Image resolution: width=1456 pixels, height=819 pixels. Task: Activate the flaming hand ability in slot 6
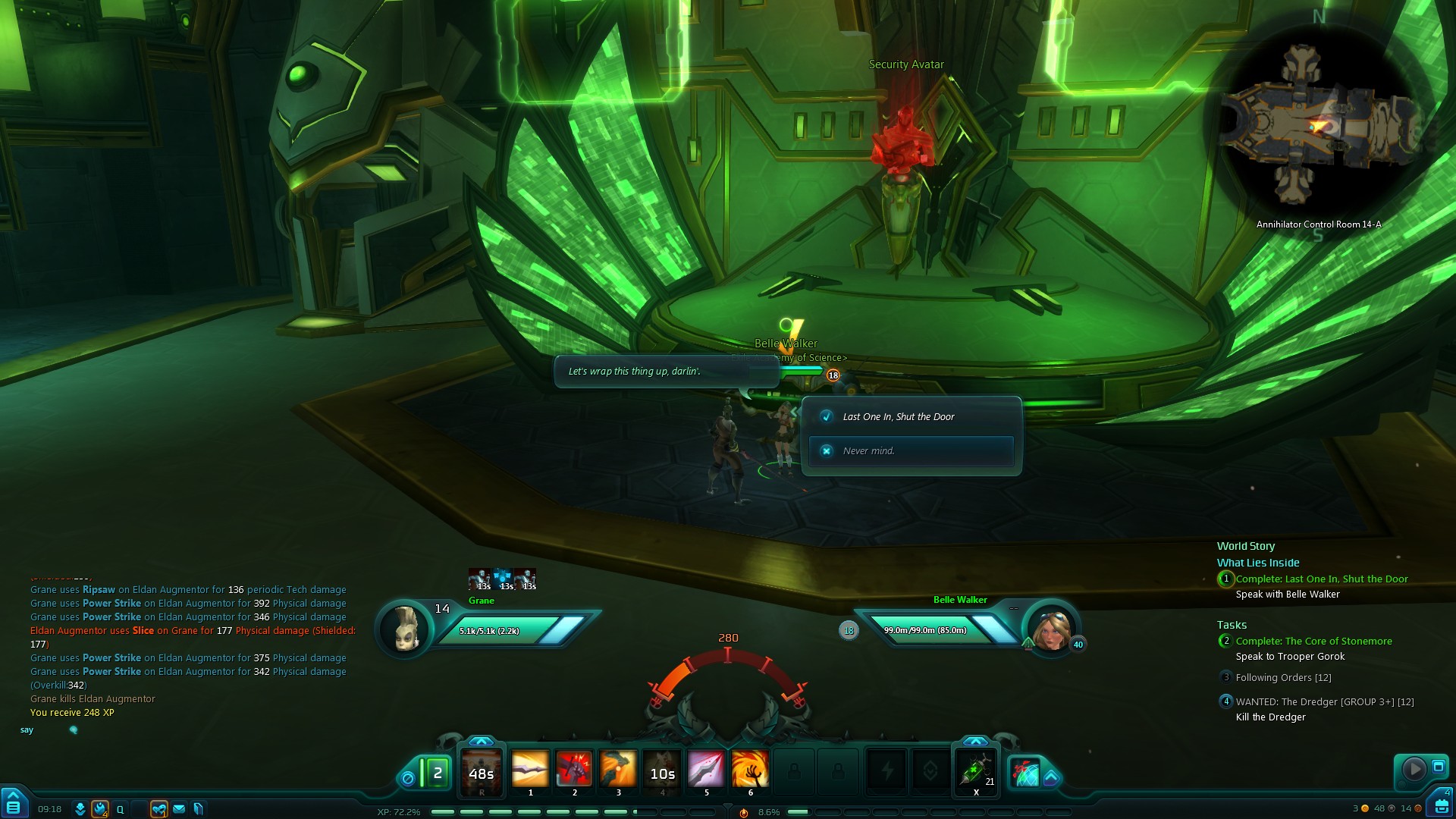click(750, 770)
